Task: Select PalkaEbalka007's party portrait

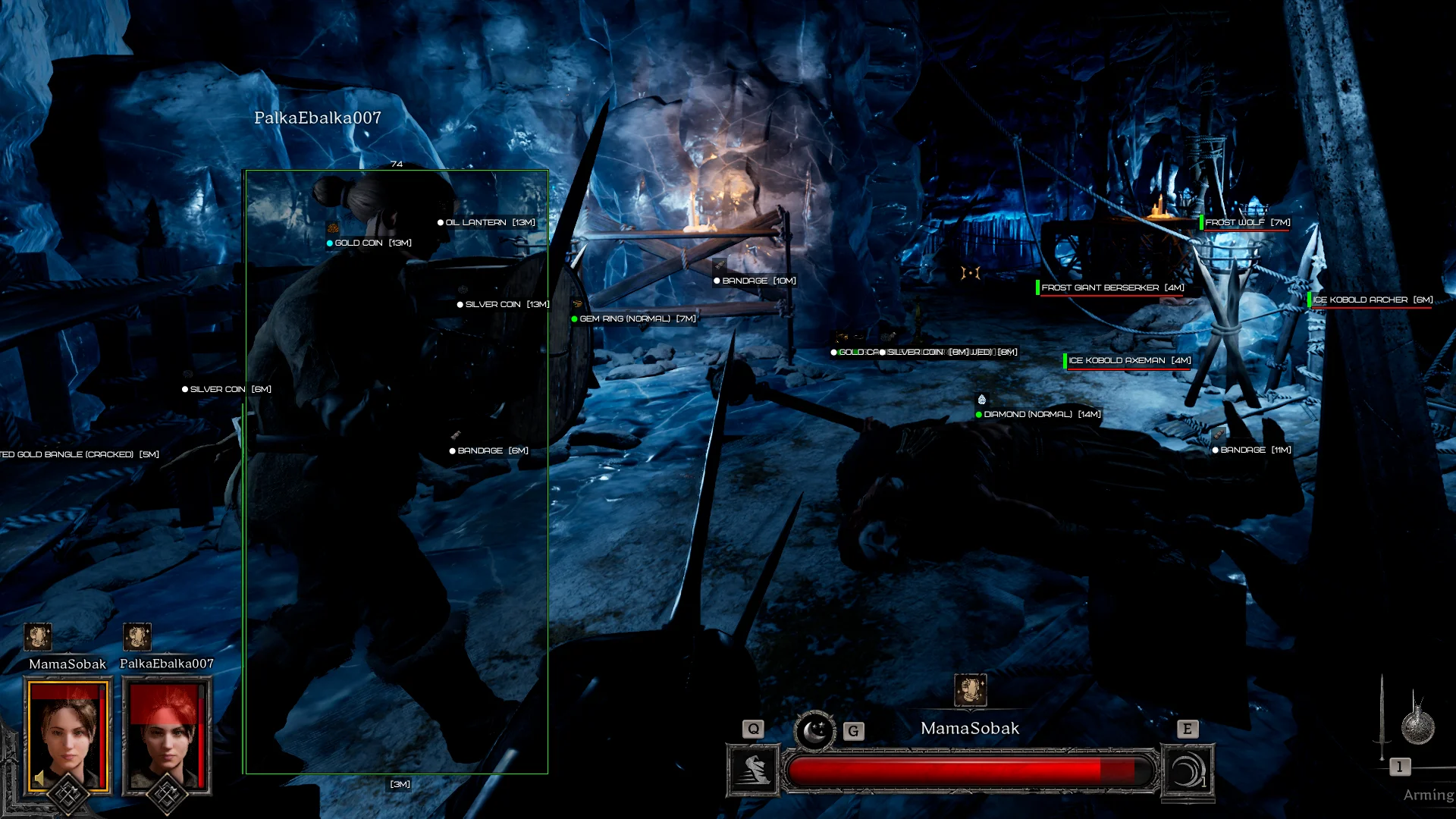Action: pos(166,734)
